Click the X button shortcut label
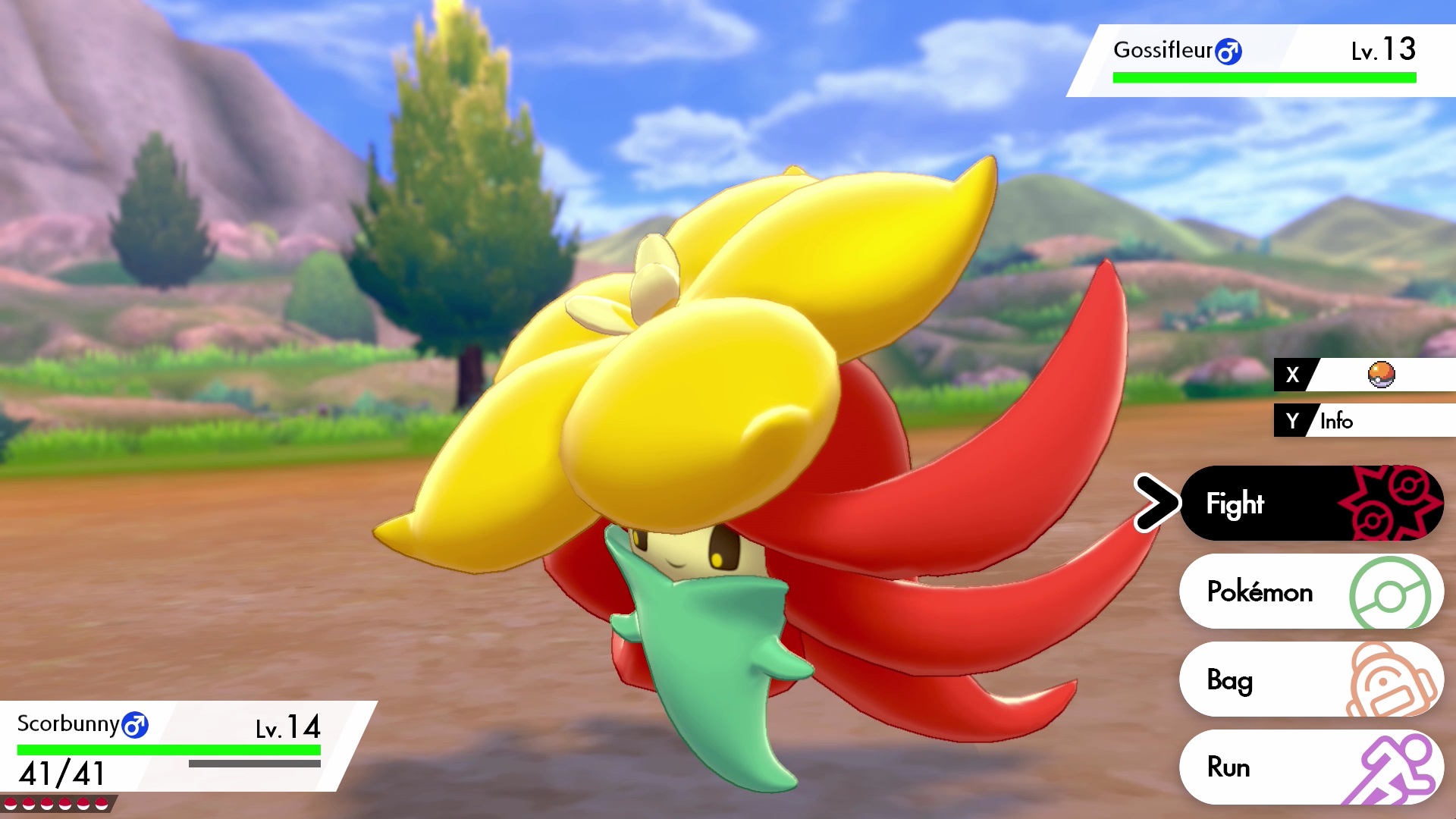This screenshot has height=819, width=1456. [x=1291, y=375]
